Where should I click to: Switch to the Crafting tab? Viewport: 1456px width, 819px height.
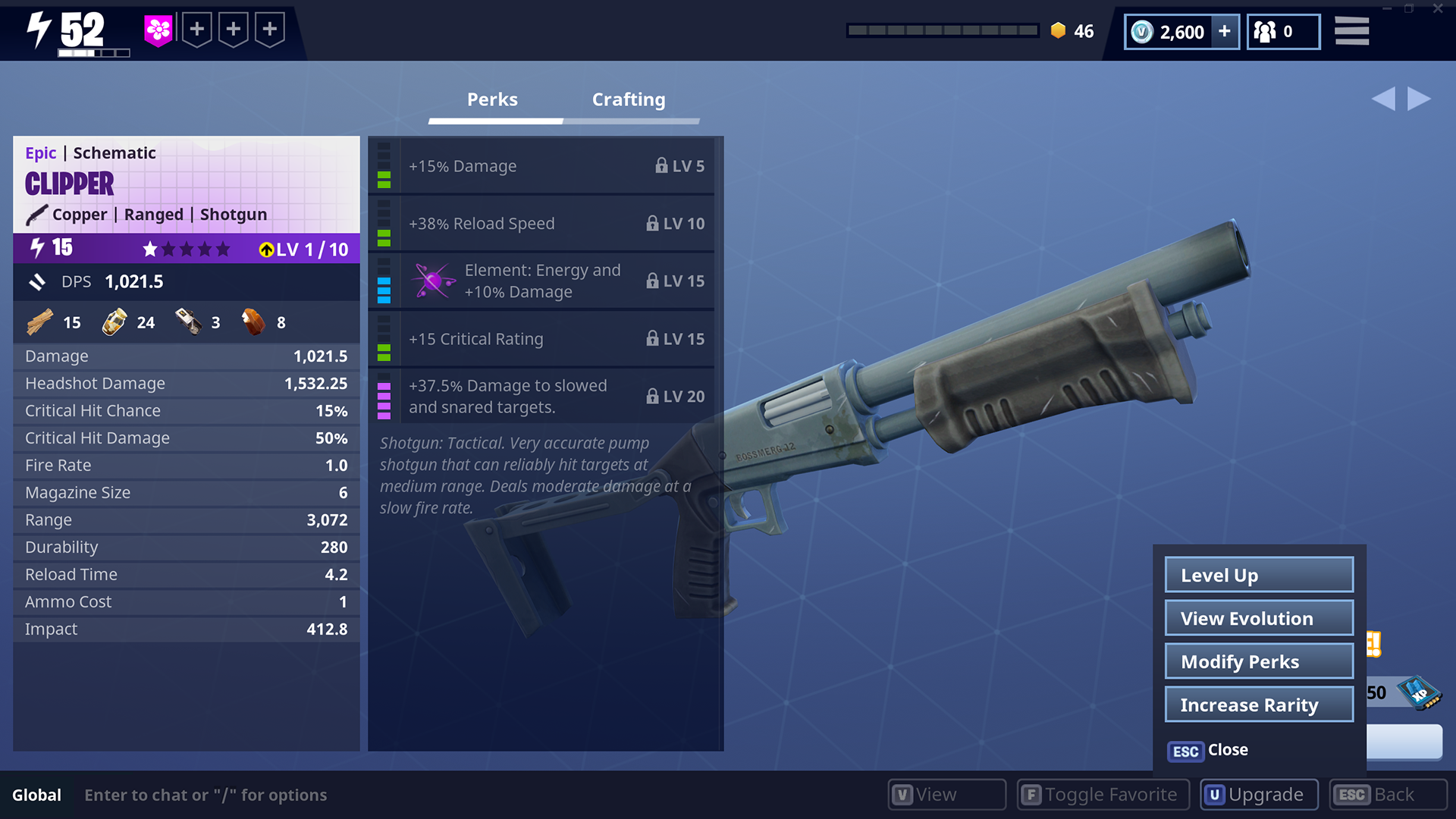[x=628, y=99]
